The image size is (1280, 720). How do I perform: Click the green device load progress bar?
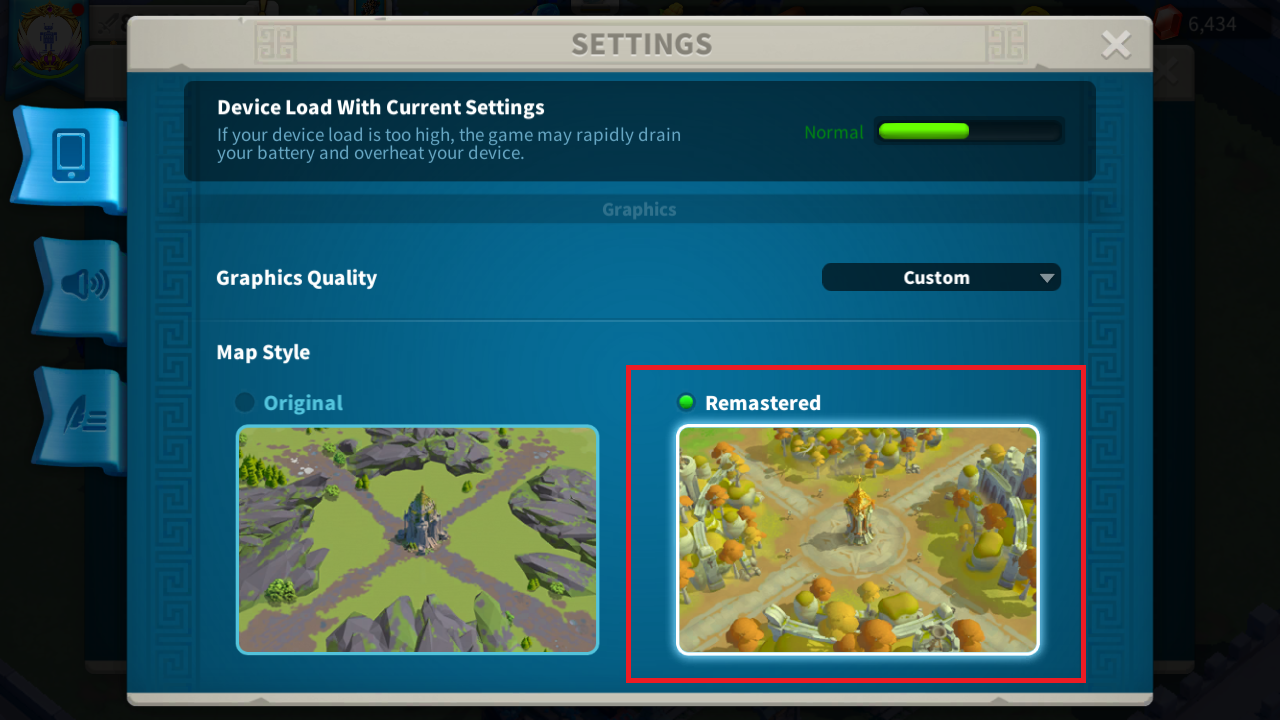coord(967,131)
